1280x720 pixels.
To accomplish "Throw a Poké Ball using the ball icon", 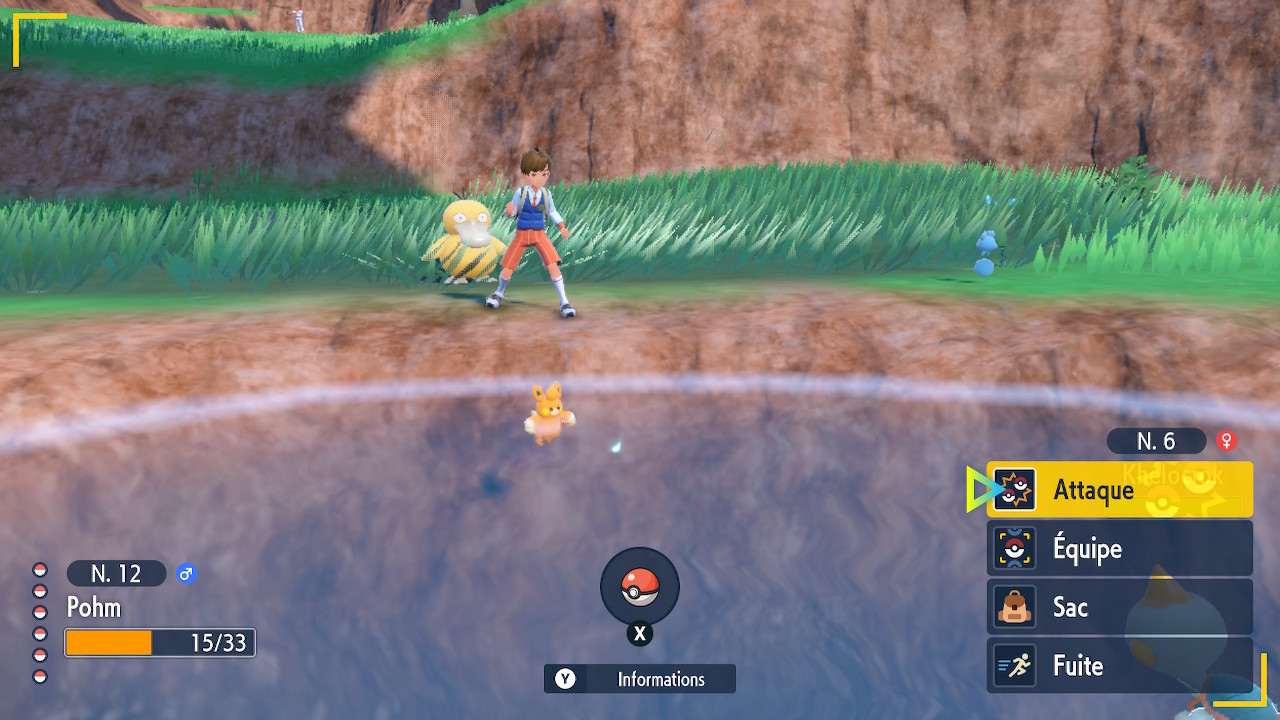I will (640, 587).
